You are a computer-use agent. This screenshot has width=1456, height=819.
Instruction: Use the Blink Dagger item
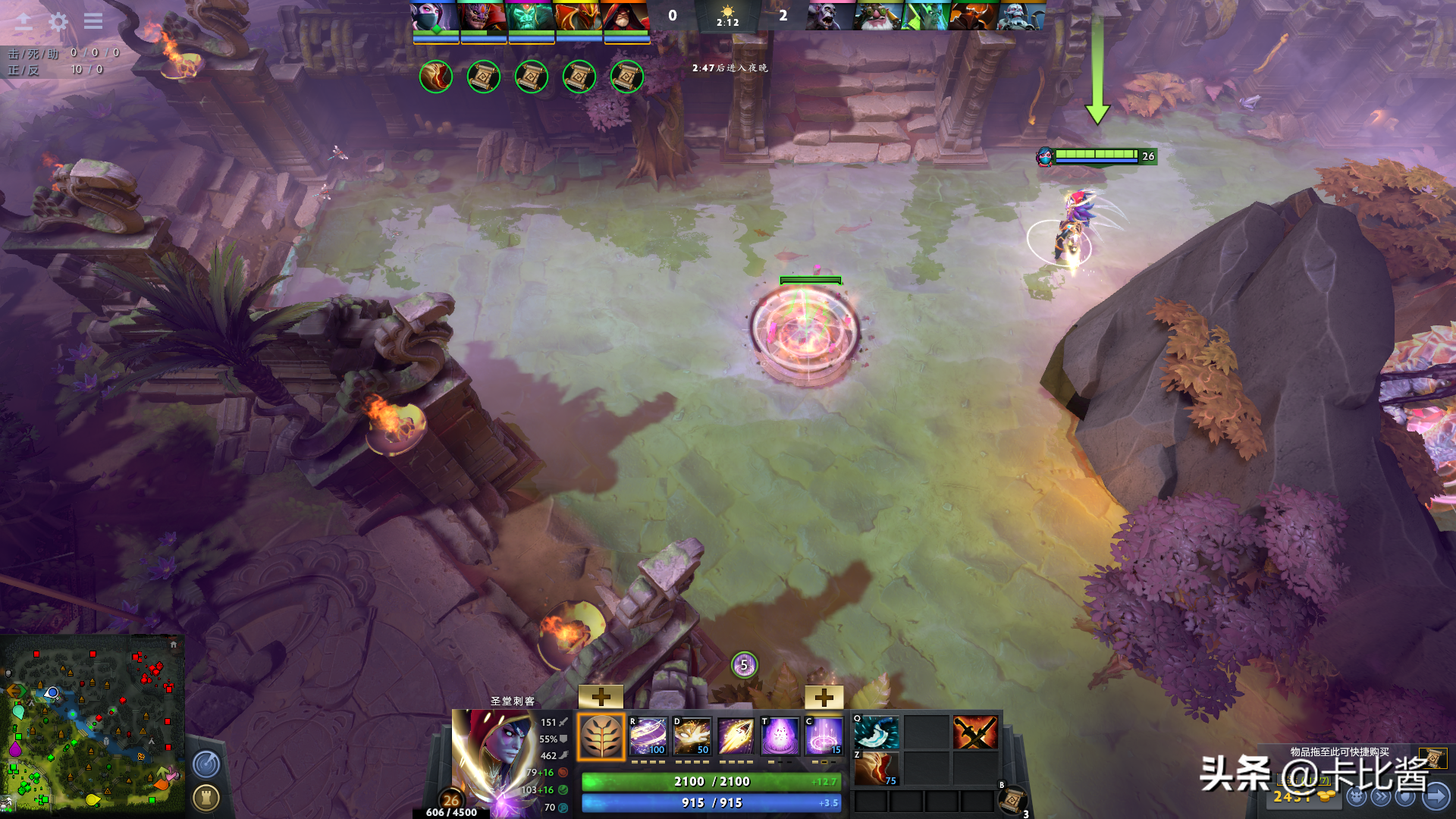tap(877, 732)
